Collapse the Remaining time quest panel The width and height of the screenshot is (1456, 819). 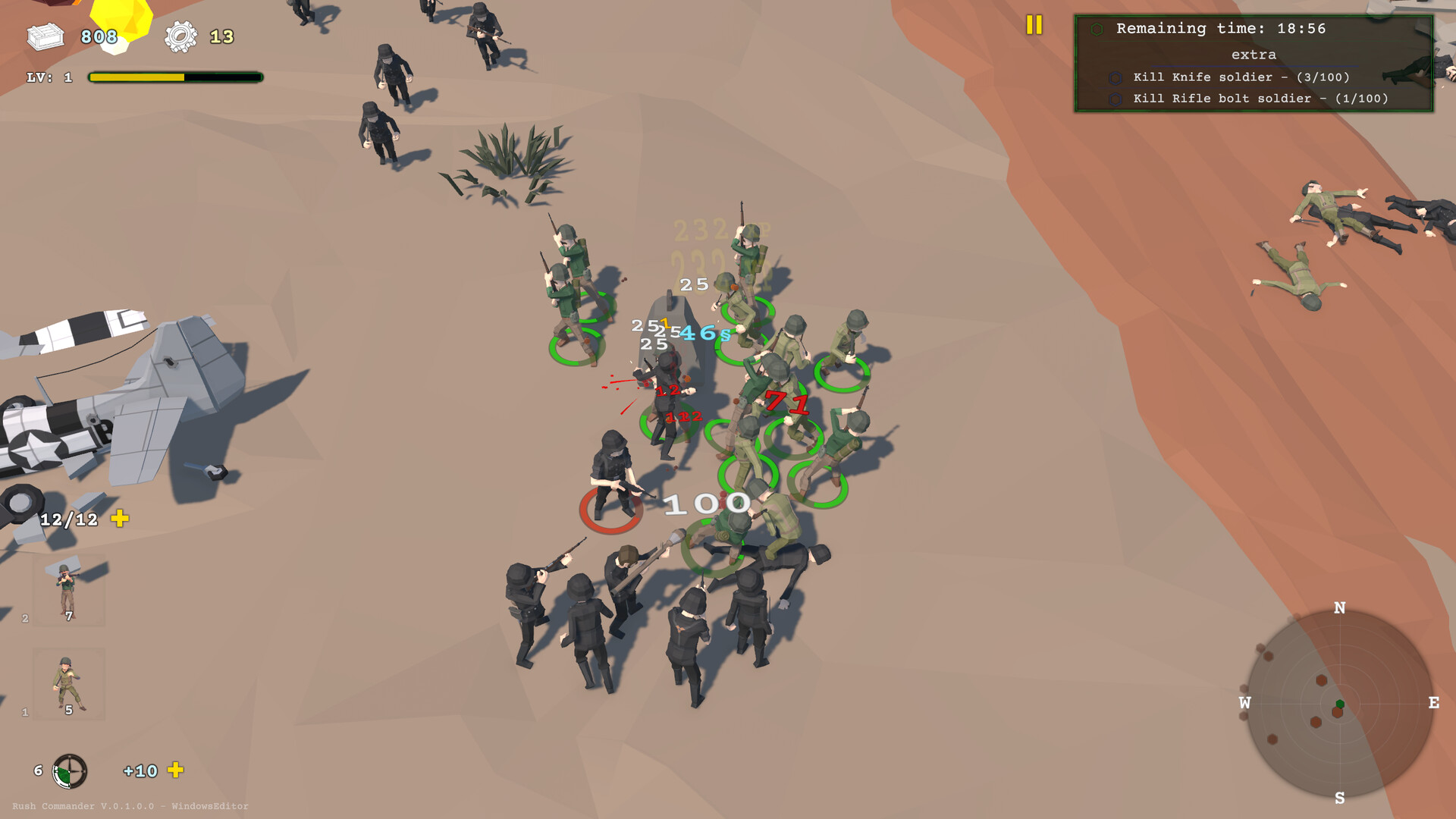1221,28
